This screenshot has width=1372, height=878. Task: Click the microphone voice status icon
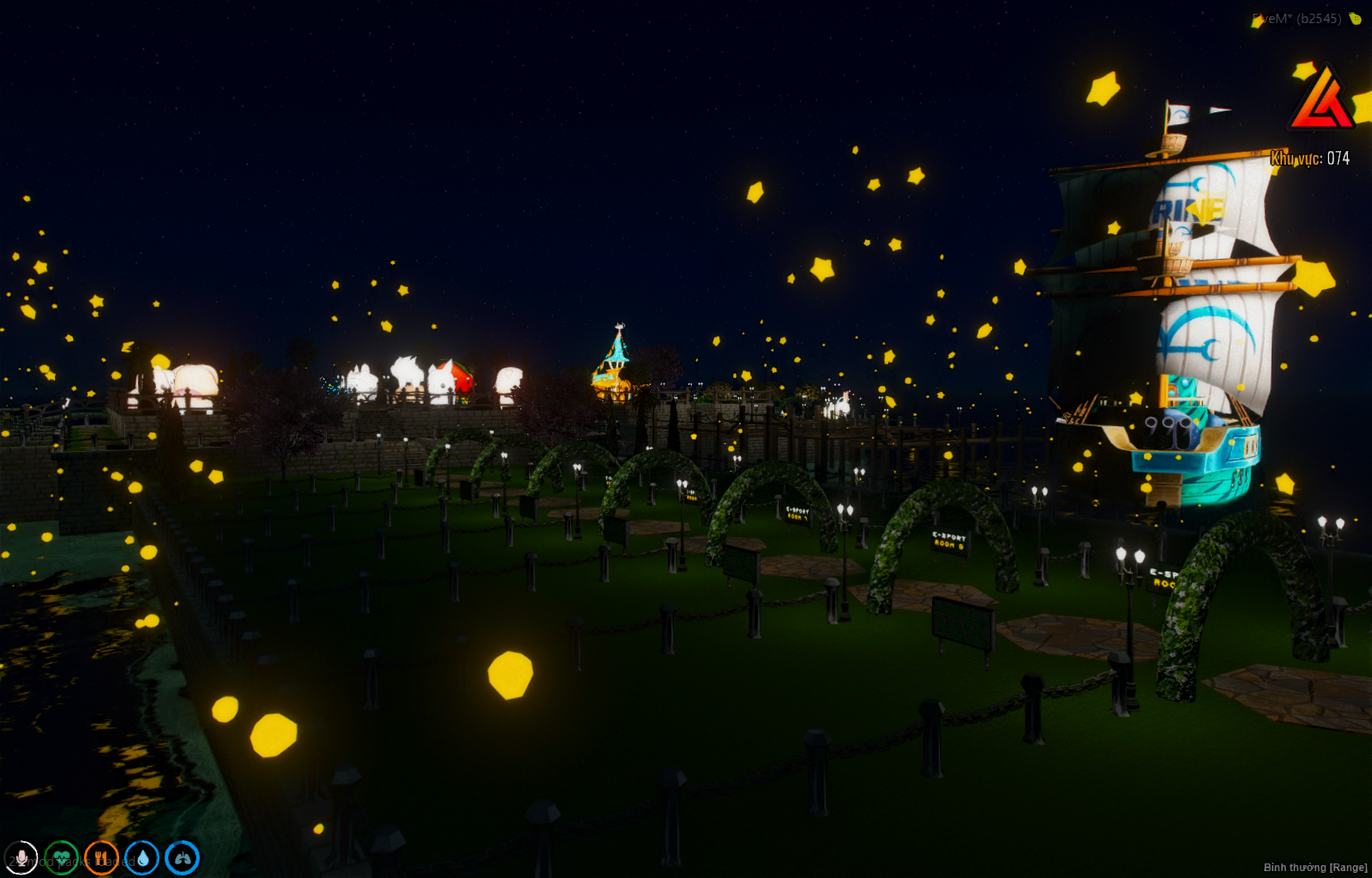pyautogui.click(x=21, y=857)
